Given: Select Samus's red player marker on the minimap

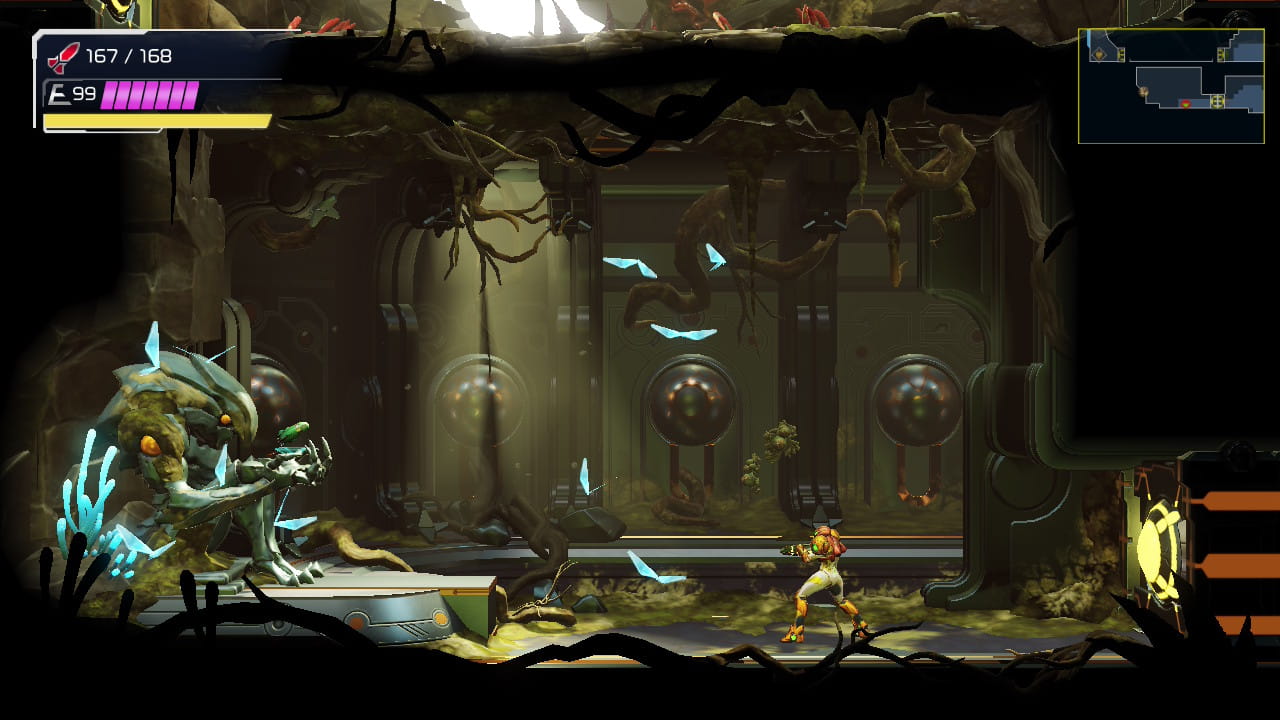Looking at the screenshot, I should 1186,104.
